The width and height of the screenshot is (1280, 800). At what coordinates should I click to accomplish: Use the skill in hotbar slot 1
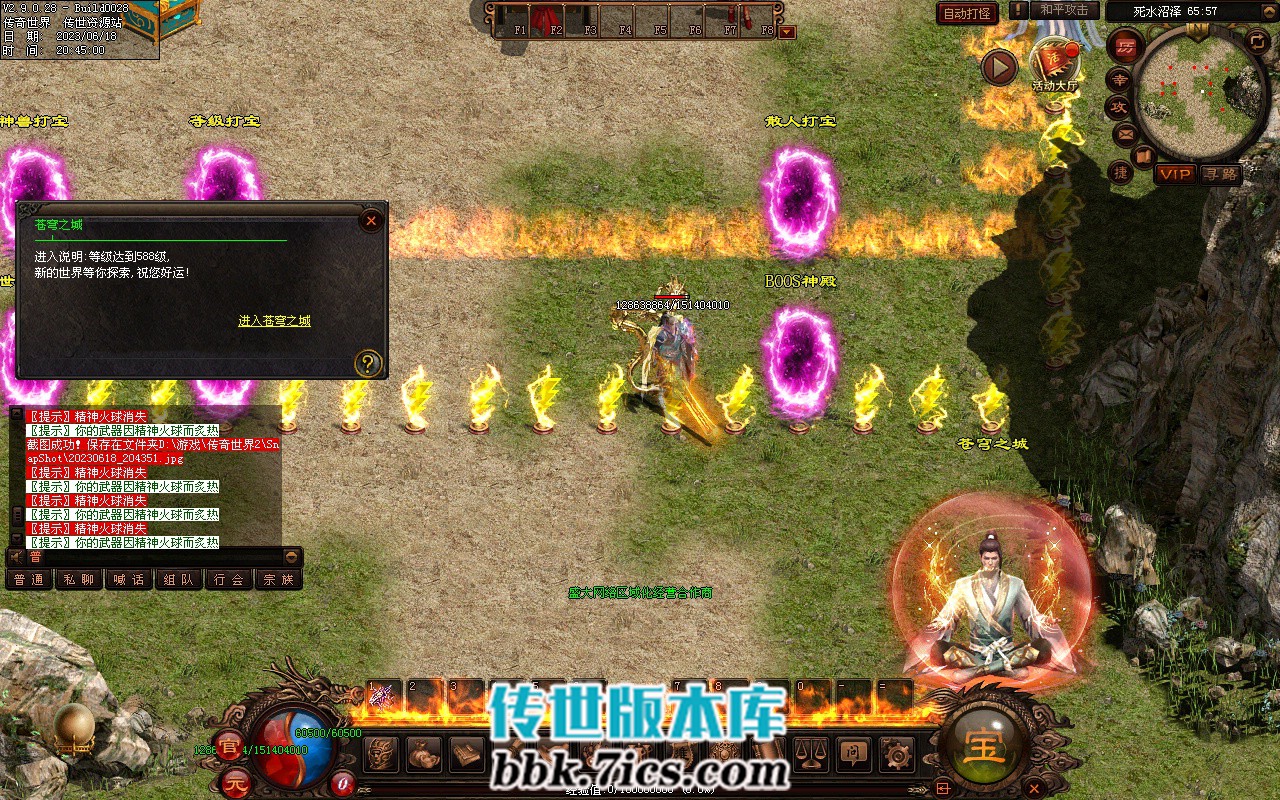pos(383,695)
